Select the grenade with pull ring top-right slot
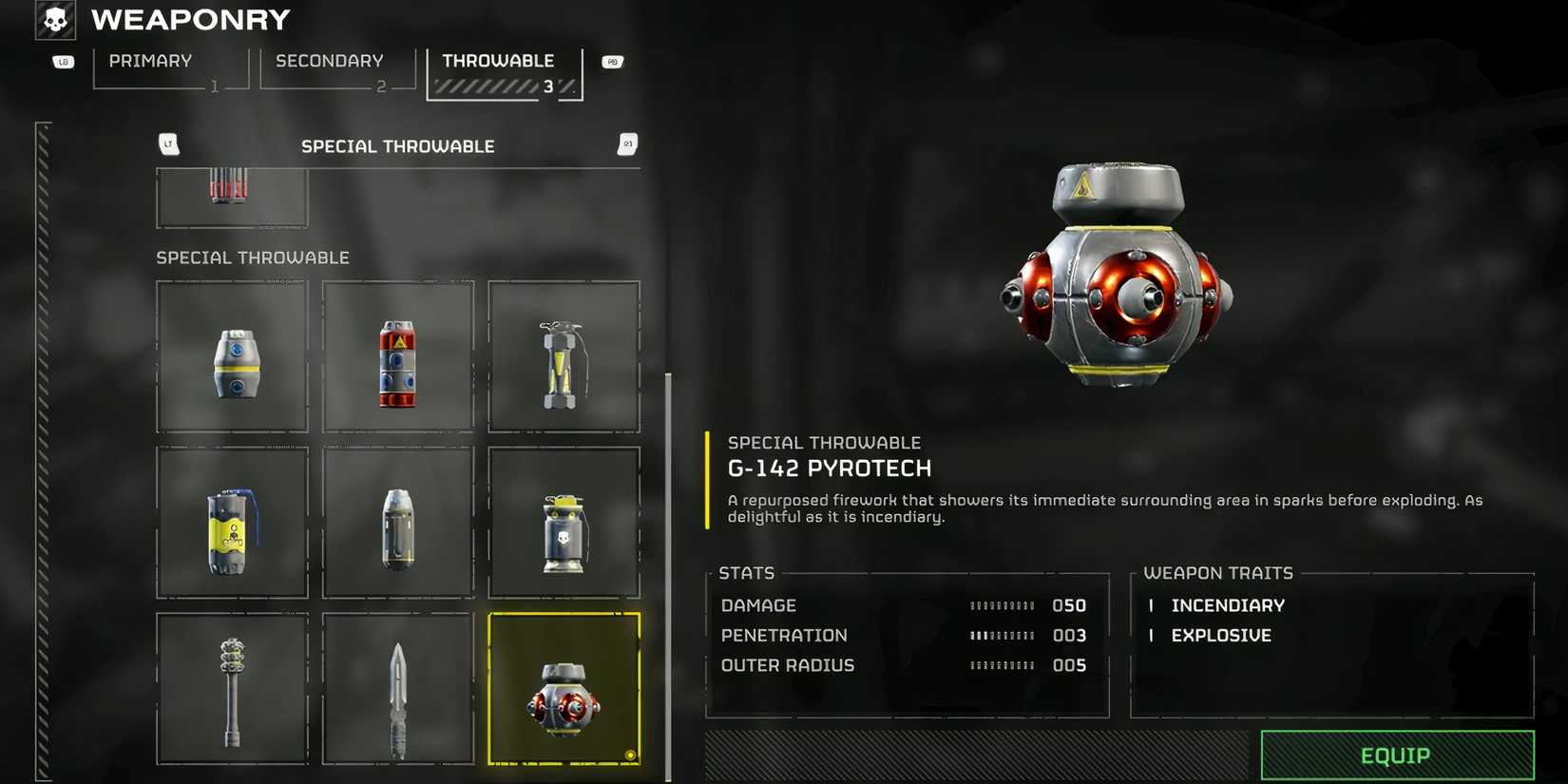Viewport: 1568px width, 784px height. (x=564, y=356)
